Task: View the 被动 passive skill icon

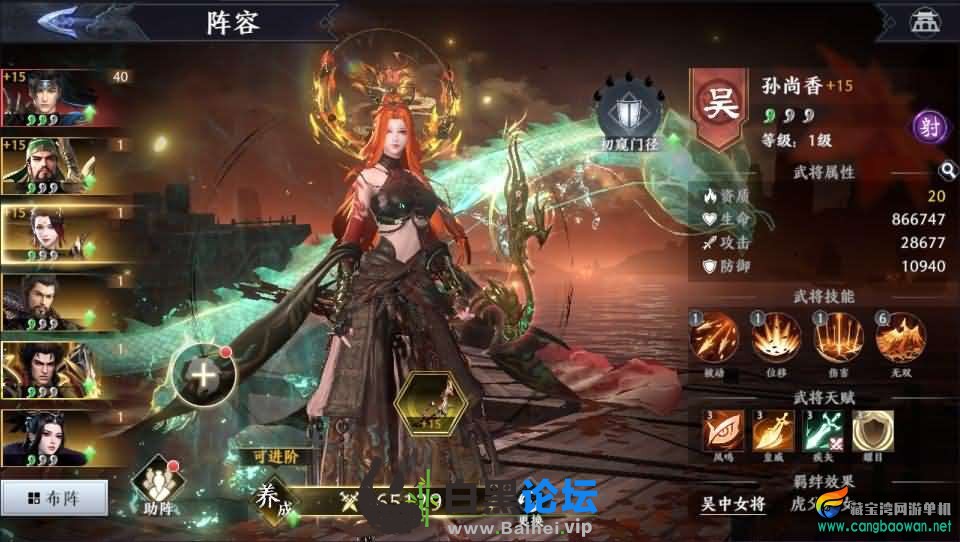Action: coord(715,339)
